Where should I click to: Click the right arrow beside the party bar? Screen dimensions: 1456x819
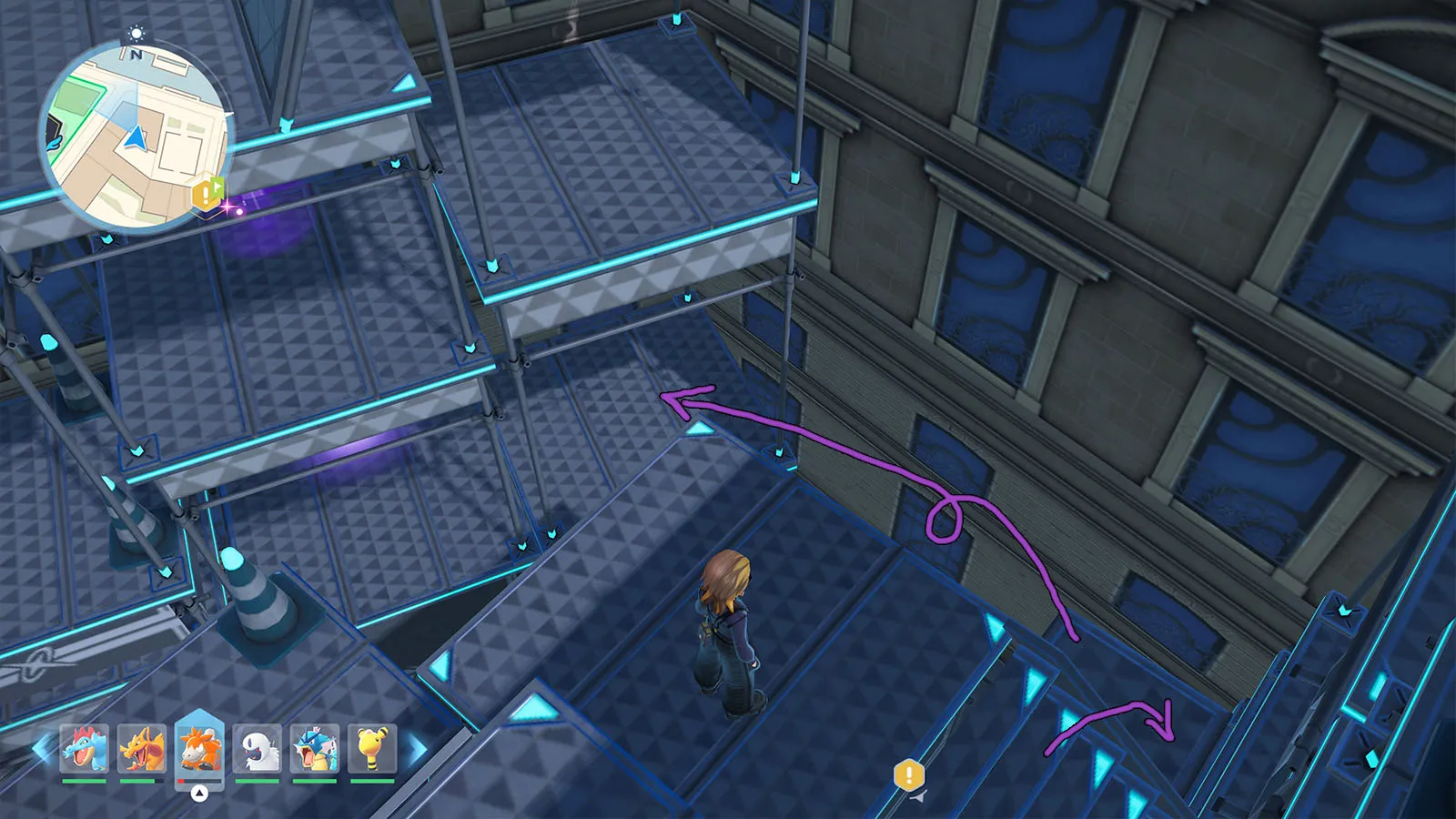[x=416, y=749]
